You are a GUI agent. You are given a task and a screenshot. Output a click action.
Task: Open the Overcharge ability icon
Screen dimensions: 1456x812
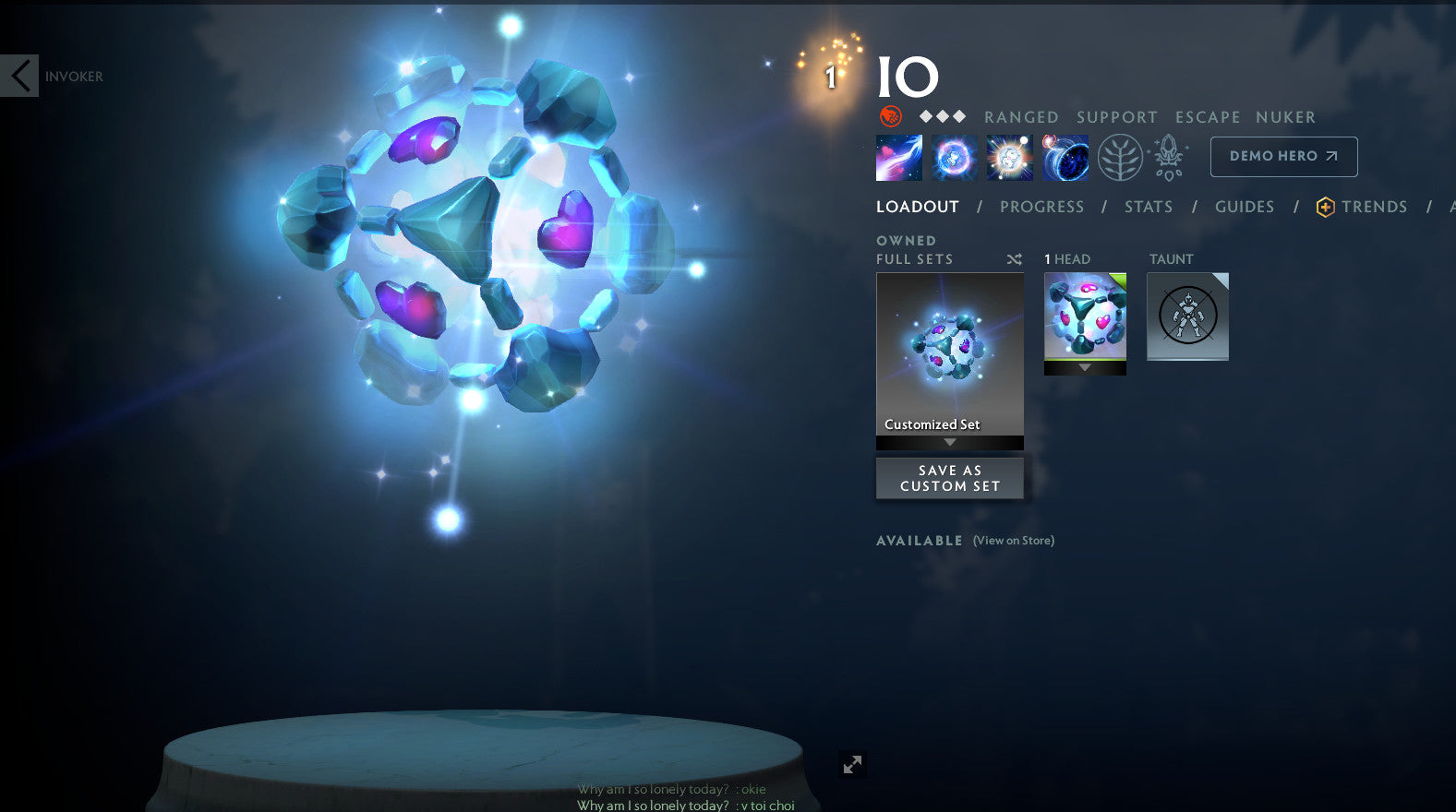[1008, 156]
